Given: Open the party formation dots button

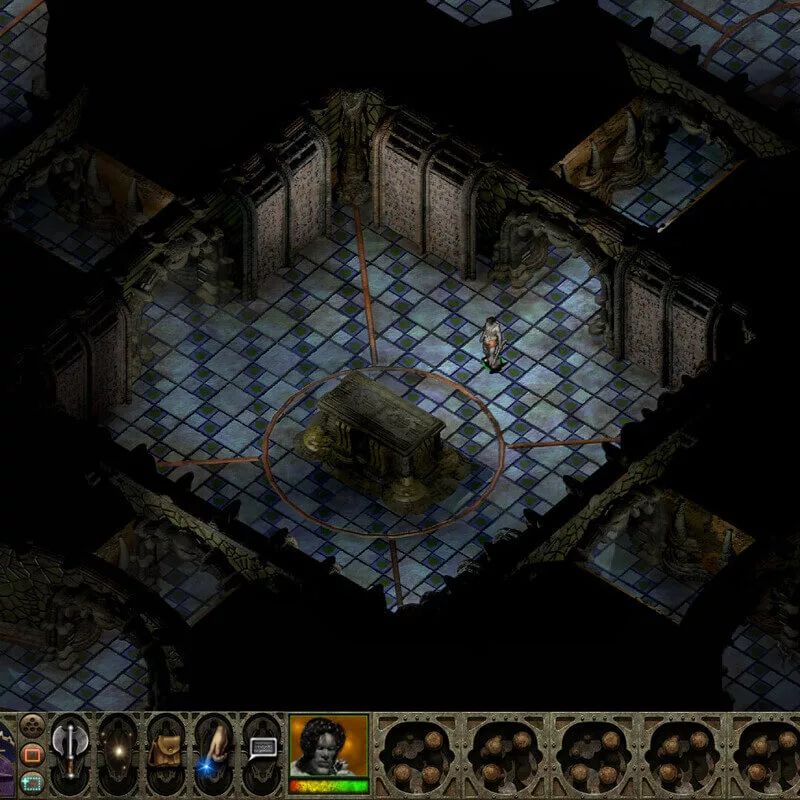Looking at the screenshot, I should [x=32, y=725].
